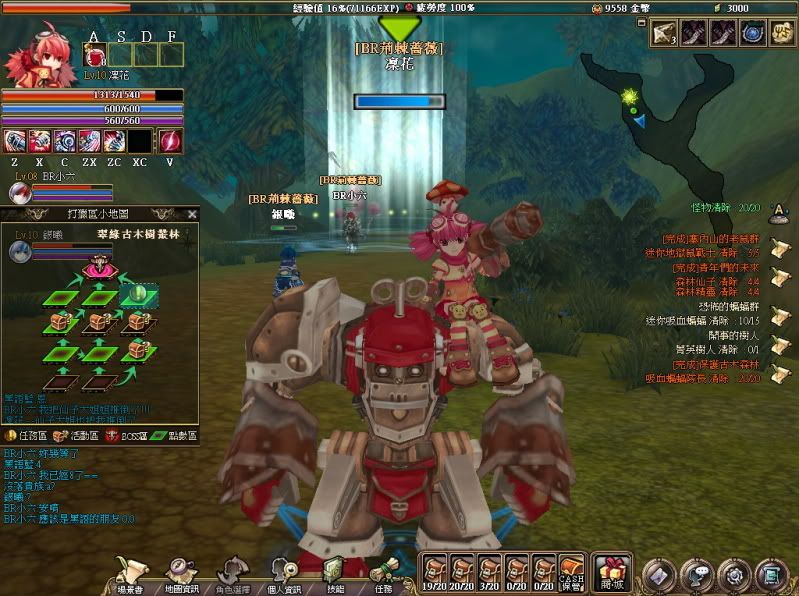Open the CASH 保管 storage chest
This screenshot has height=596, width=799.
572,569
